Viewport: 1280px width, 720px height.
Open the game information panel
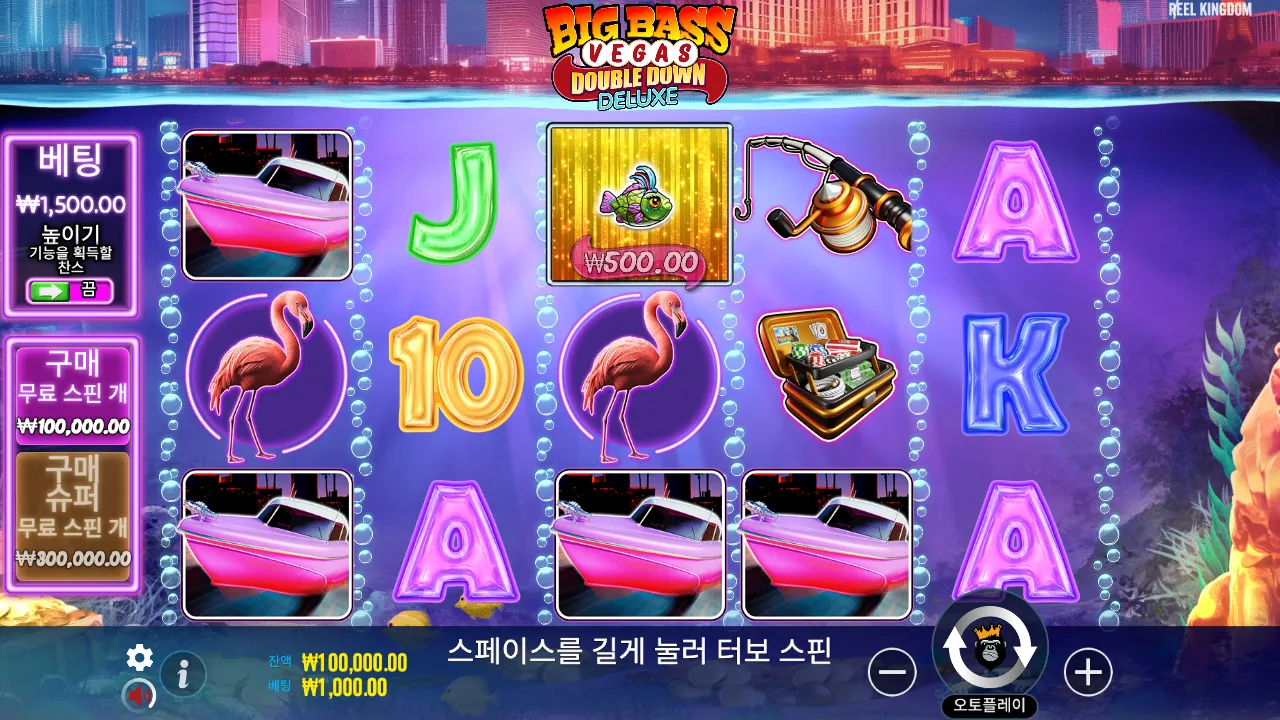183,673
